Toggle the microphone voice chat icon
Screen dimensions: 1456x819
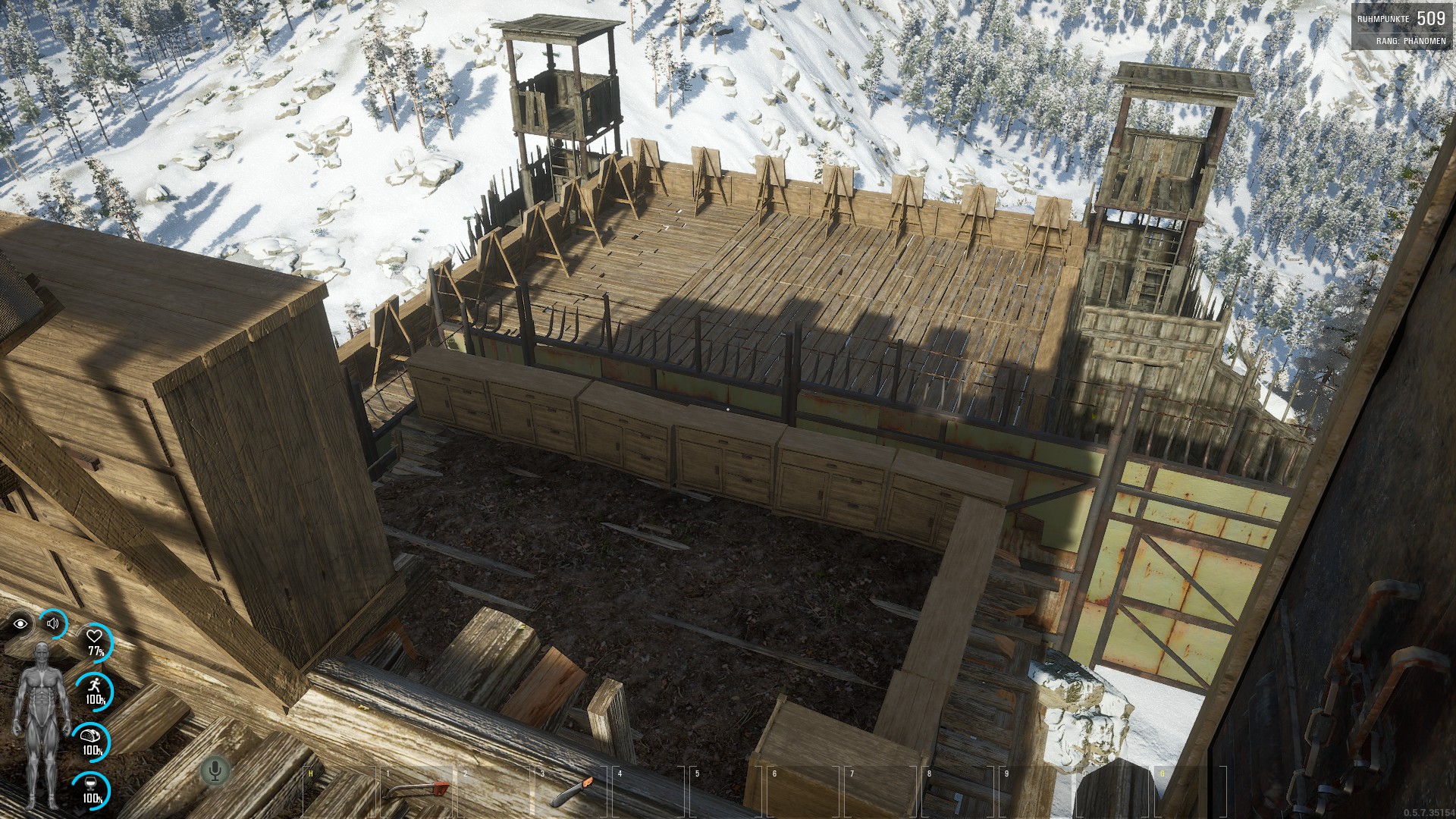215,771
